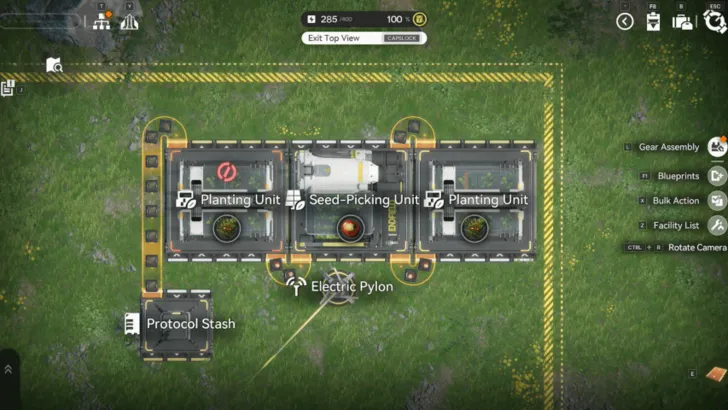
Task: Open the document log with alert
Action: [x=8, y=89]
